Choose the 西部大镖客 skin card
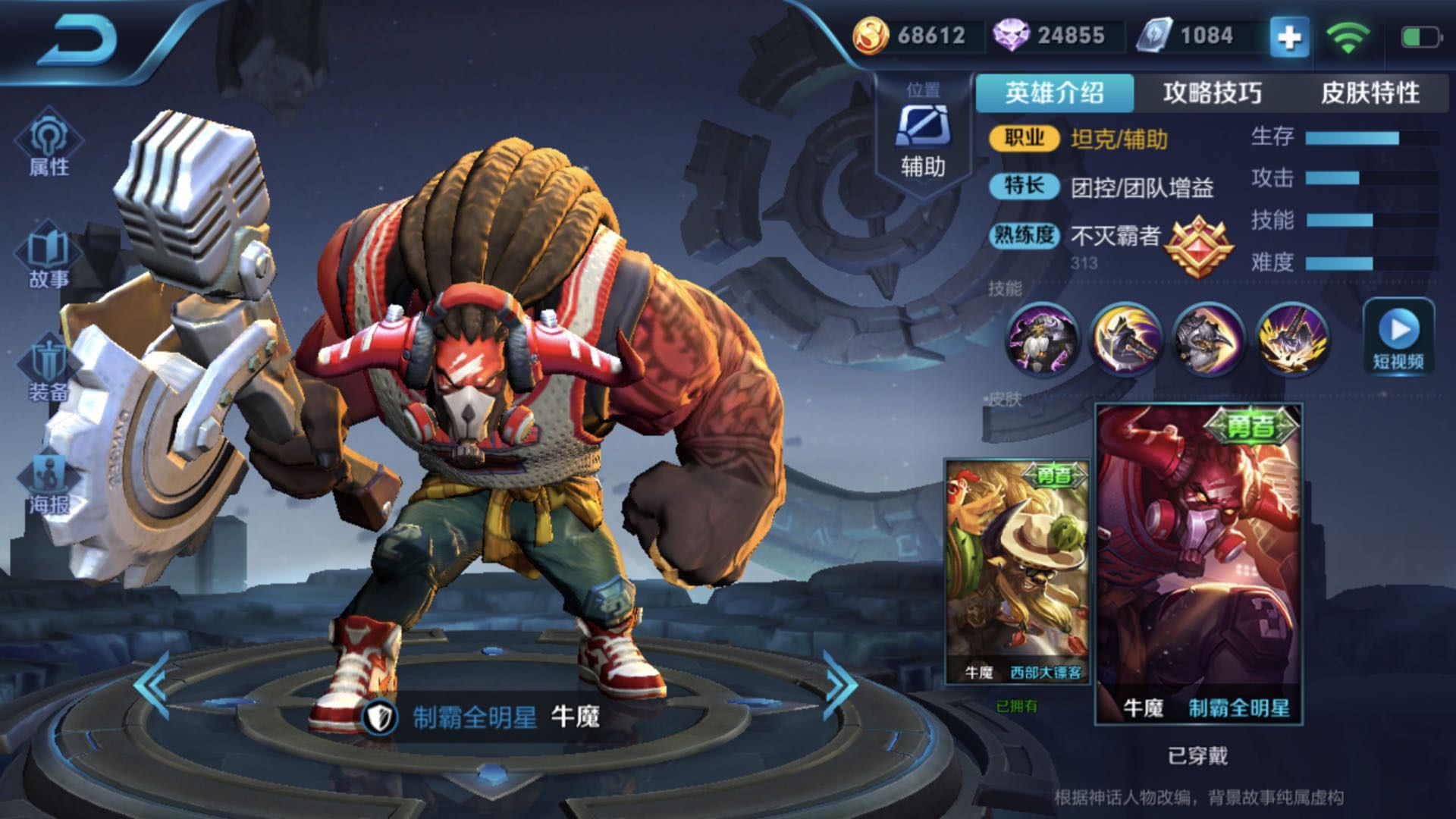 (x=1017, y=570)
